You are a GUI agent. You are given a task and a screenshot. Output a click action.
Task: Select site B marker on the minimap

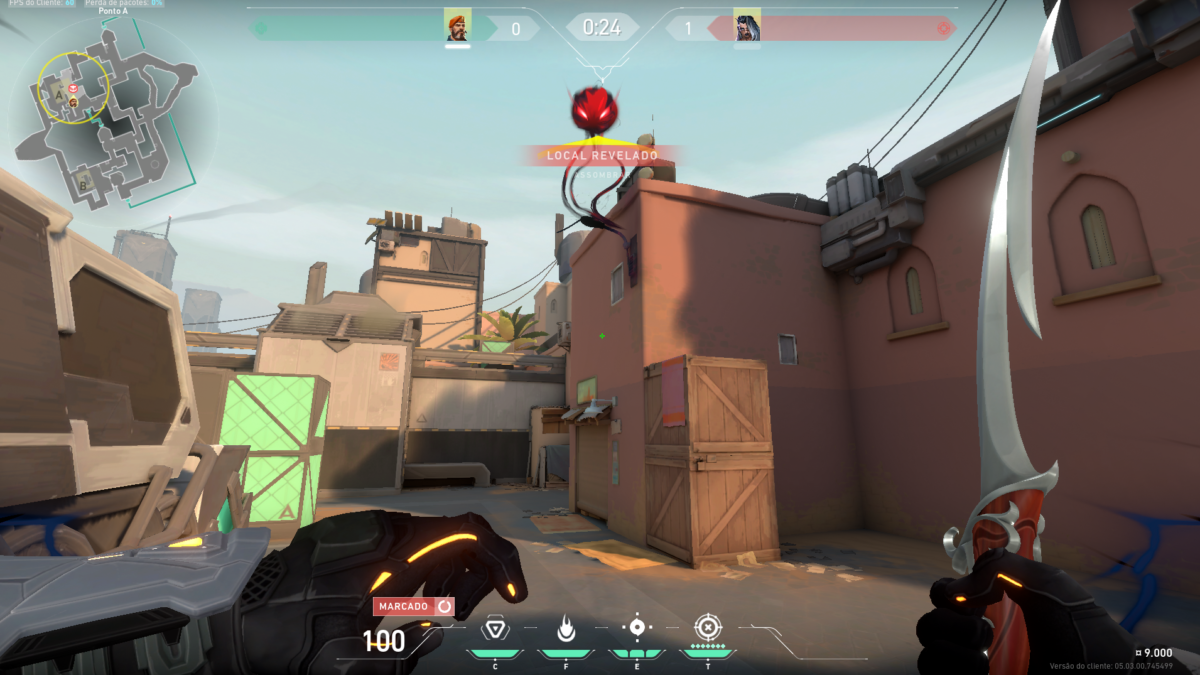click(x=82, y=184)
